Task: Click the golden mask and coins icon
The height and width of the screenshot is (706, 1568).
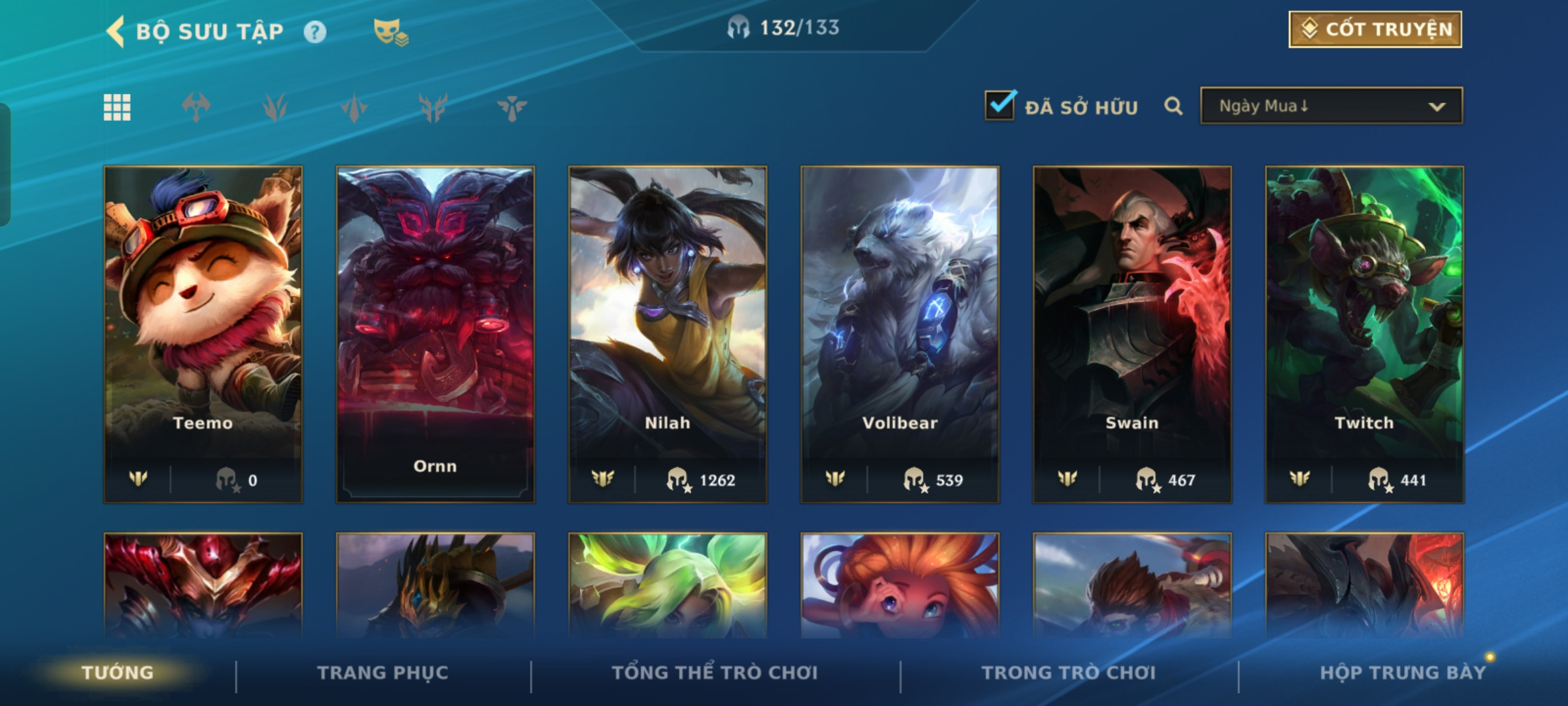Action: tap(390, 32)
